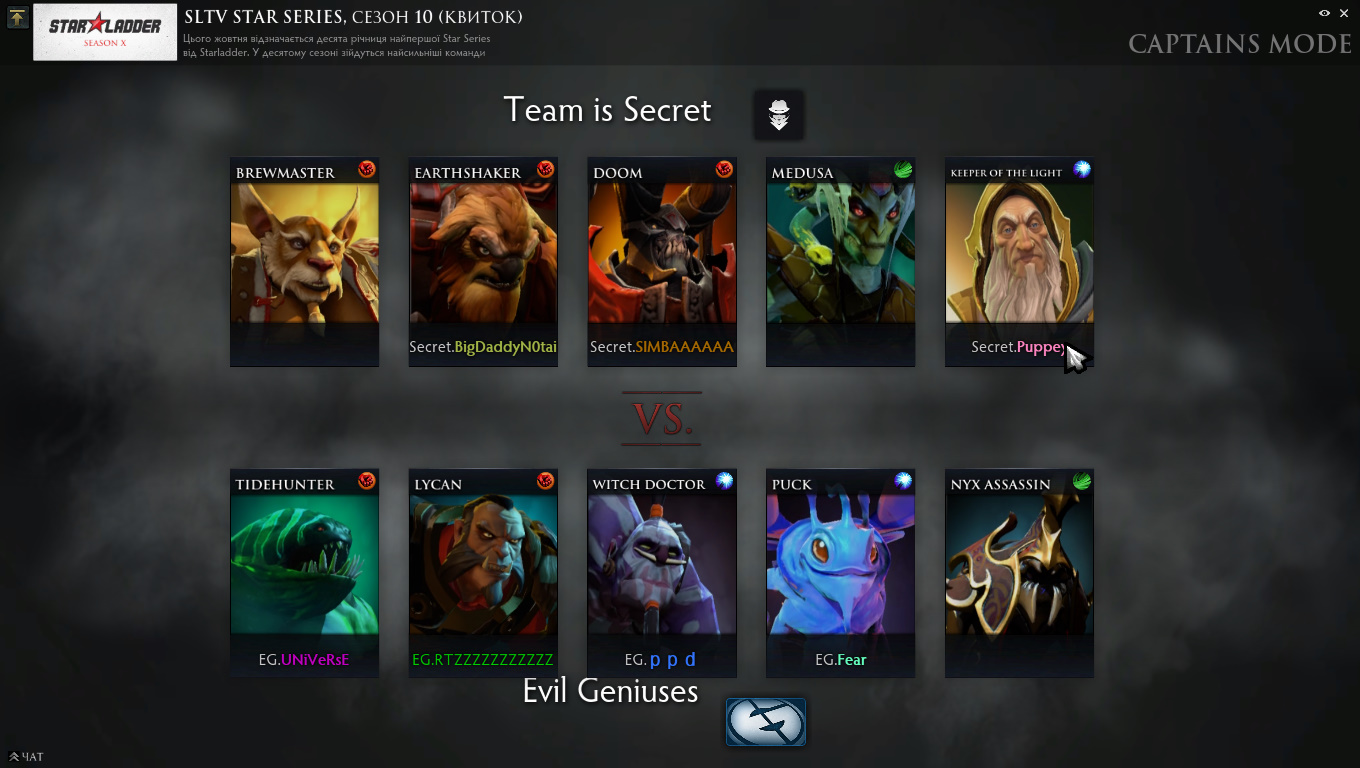
Task: Choose the Earthshaker hero card
Action: pyautogui.click(x=483, y=262)
